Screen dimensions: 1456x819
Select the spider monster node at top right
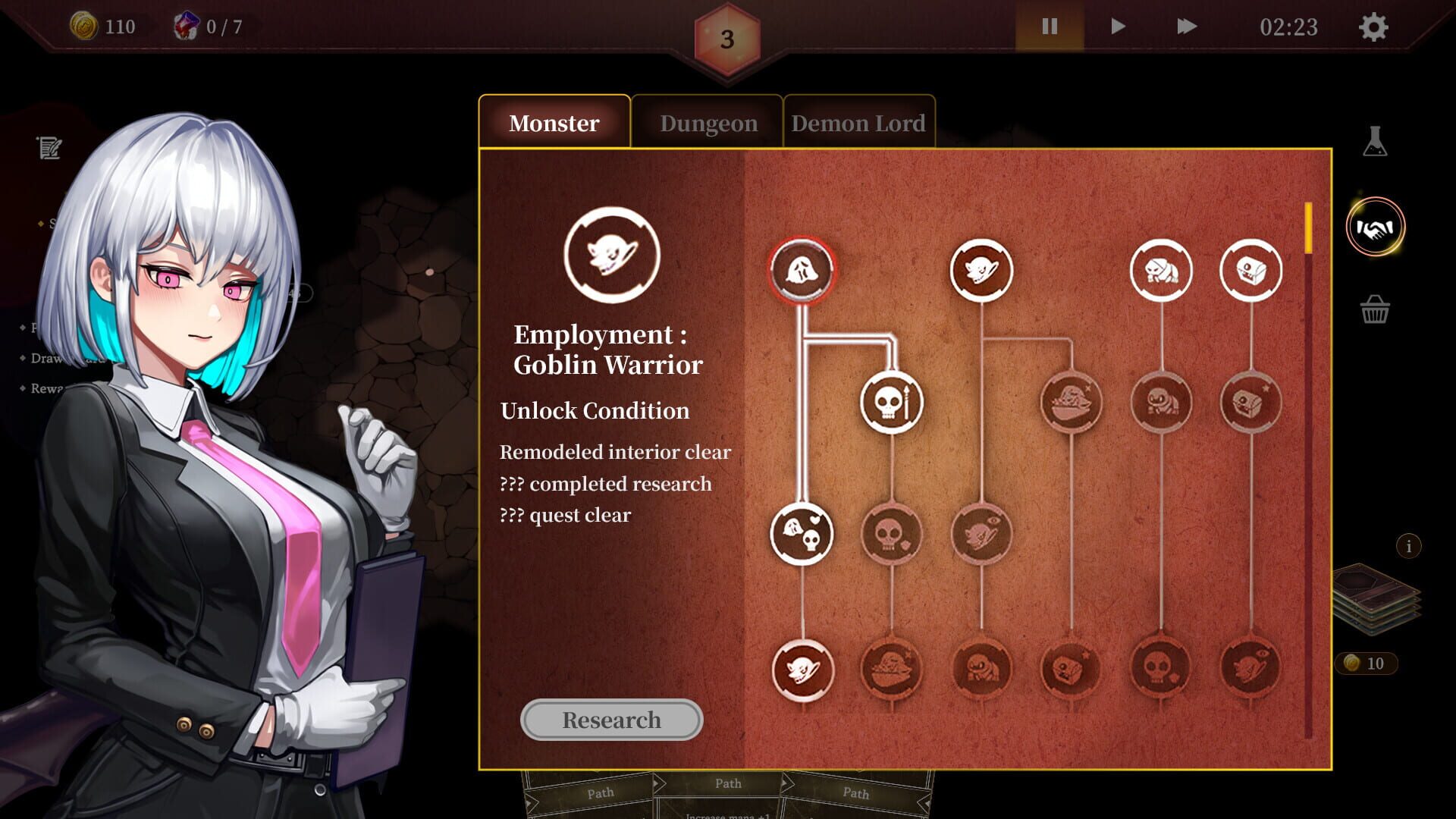1161,269
